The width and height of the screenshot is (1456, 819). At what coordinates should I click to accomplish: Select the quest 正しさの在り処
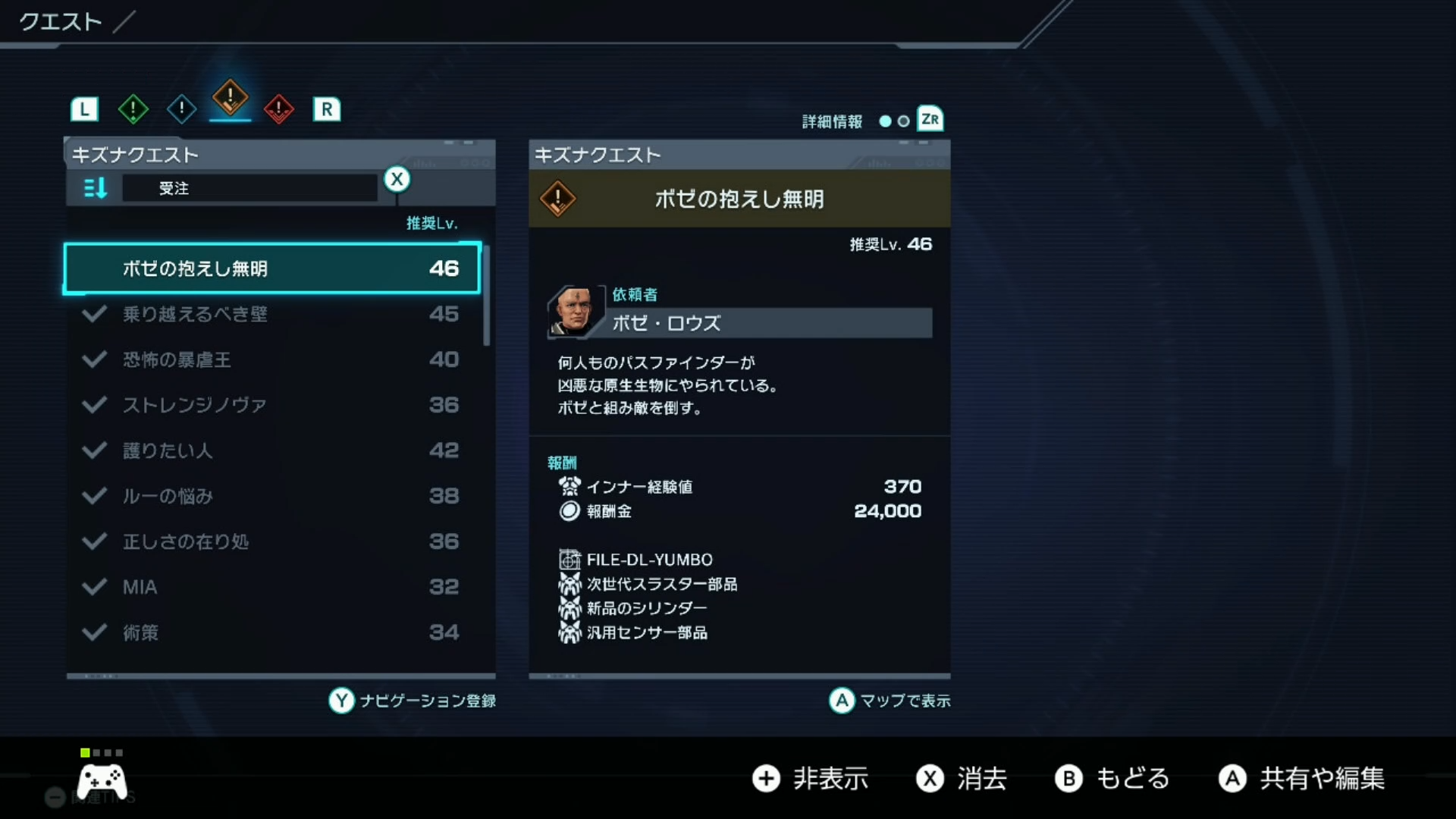(271, 541)
